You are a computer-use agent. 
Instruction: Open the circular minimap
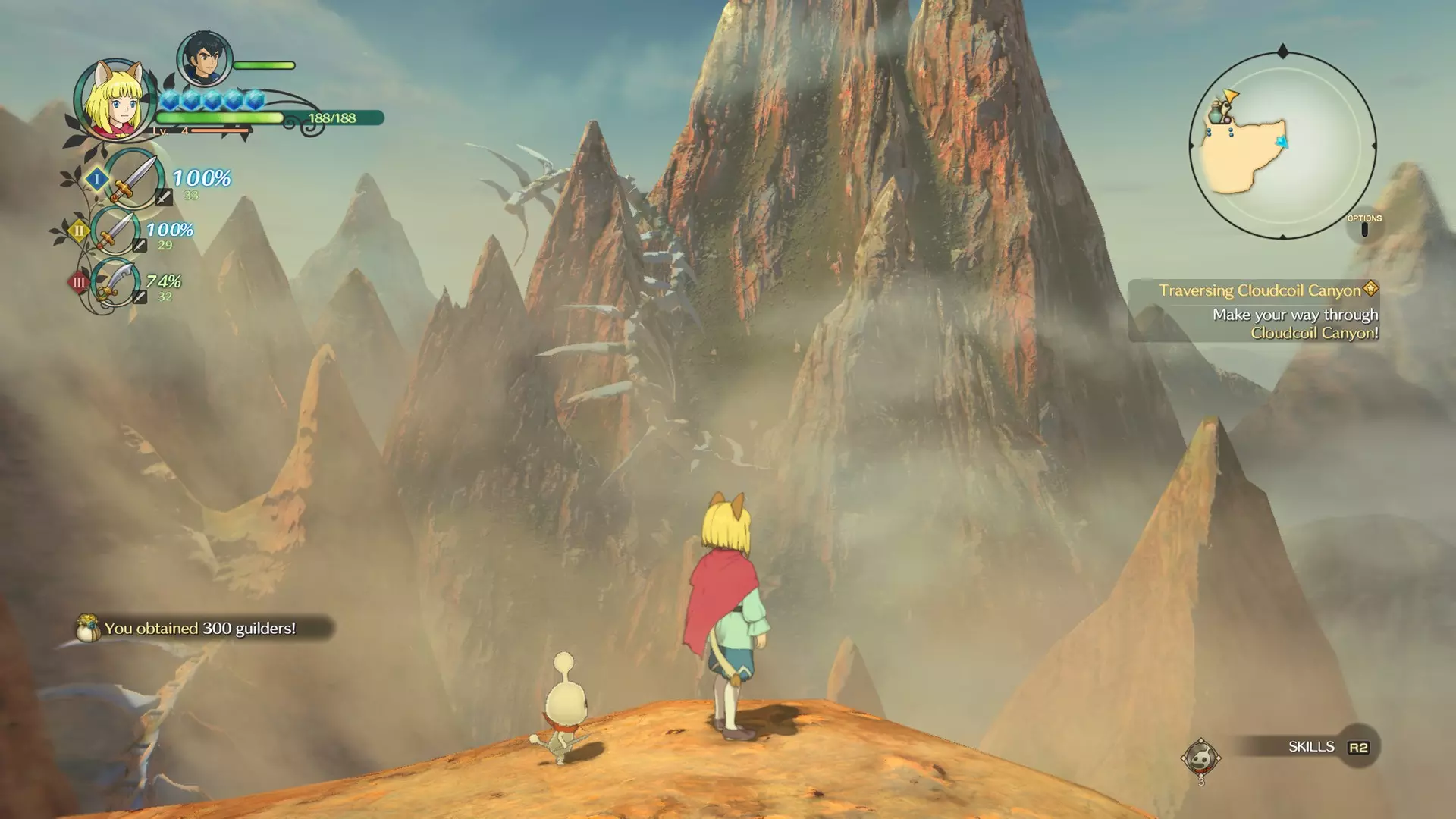(1282, 146)
